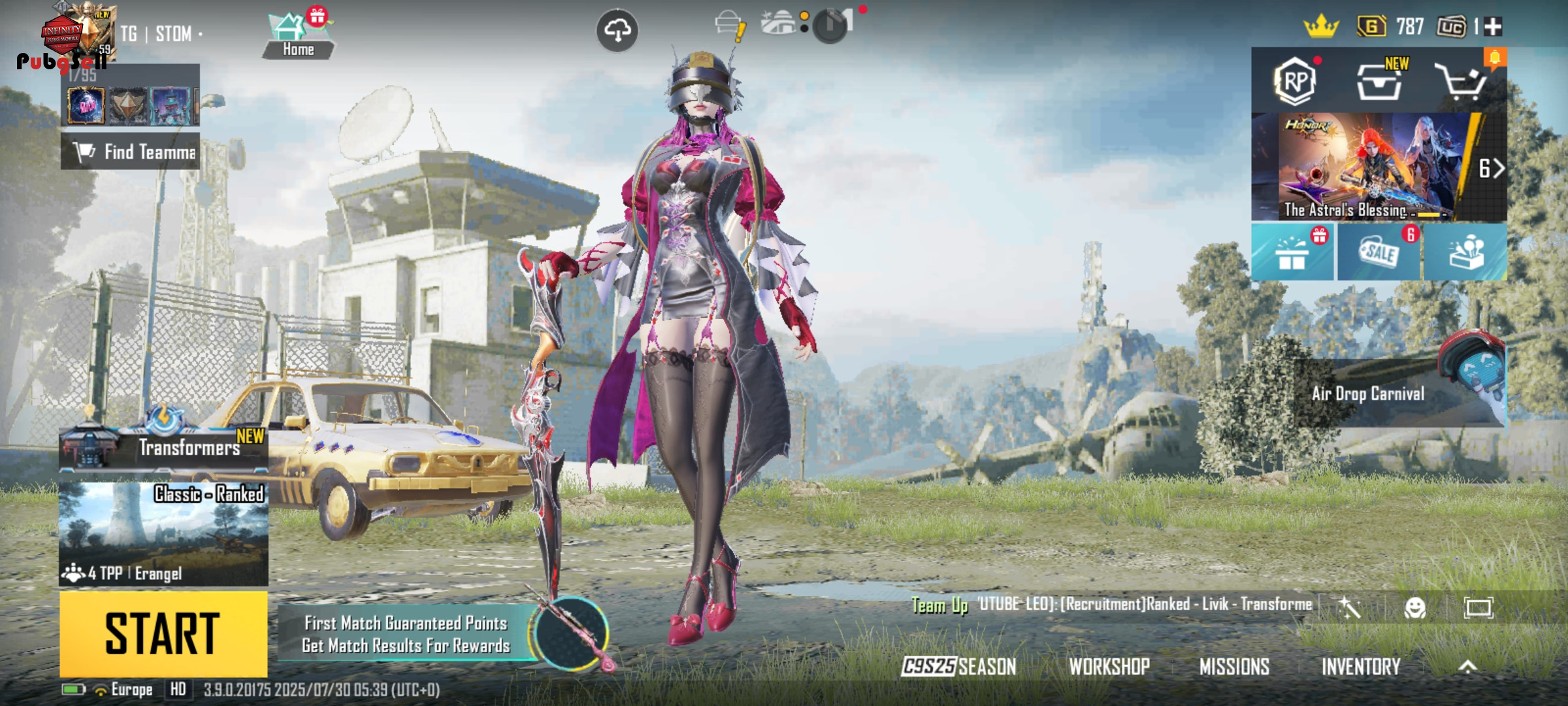
Task: Open the emote smiley face icon
Action: click(x=1415, y=608)
